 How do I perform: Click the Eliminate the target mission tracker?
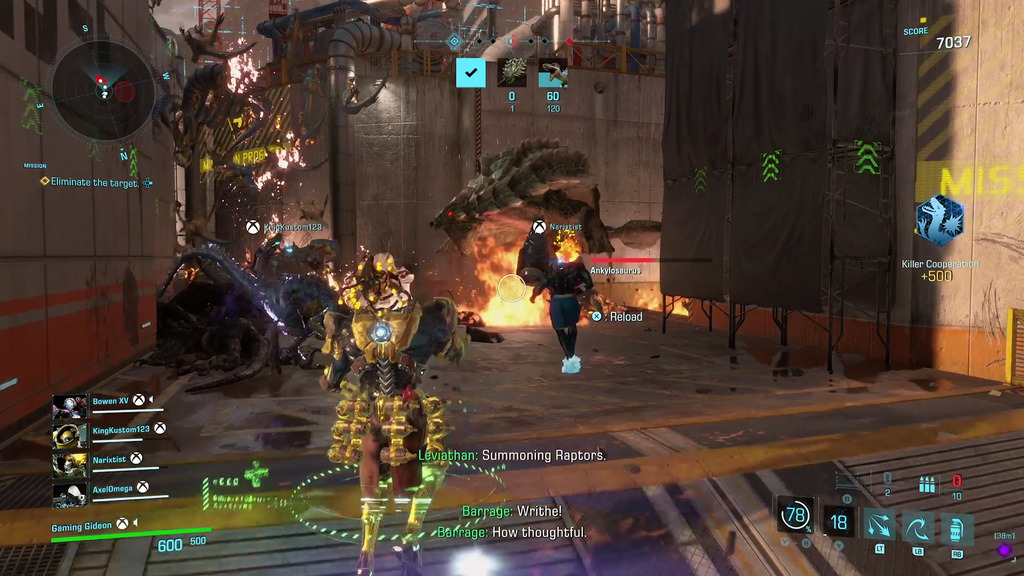[x=93, y=182]
